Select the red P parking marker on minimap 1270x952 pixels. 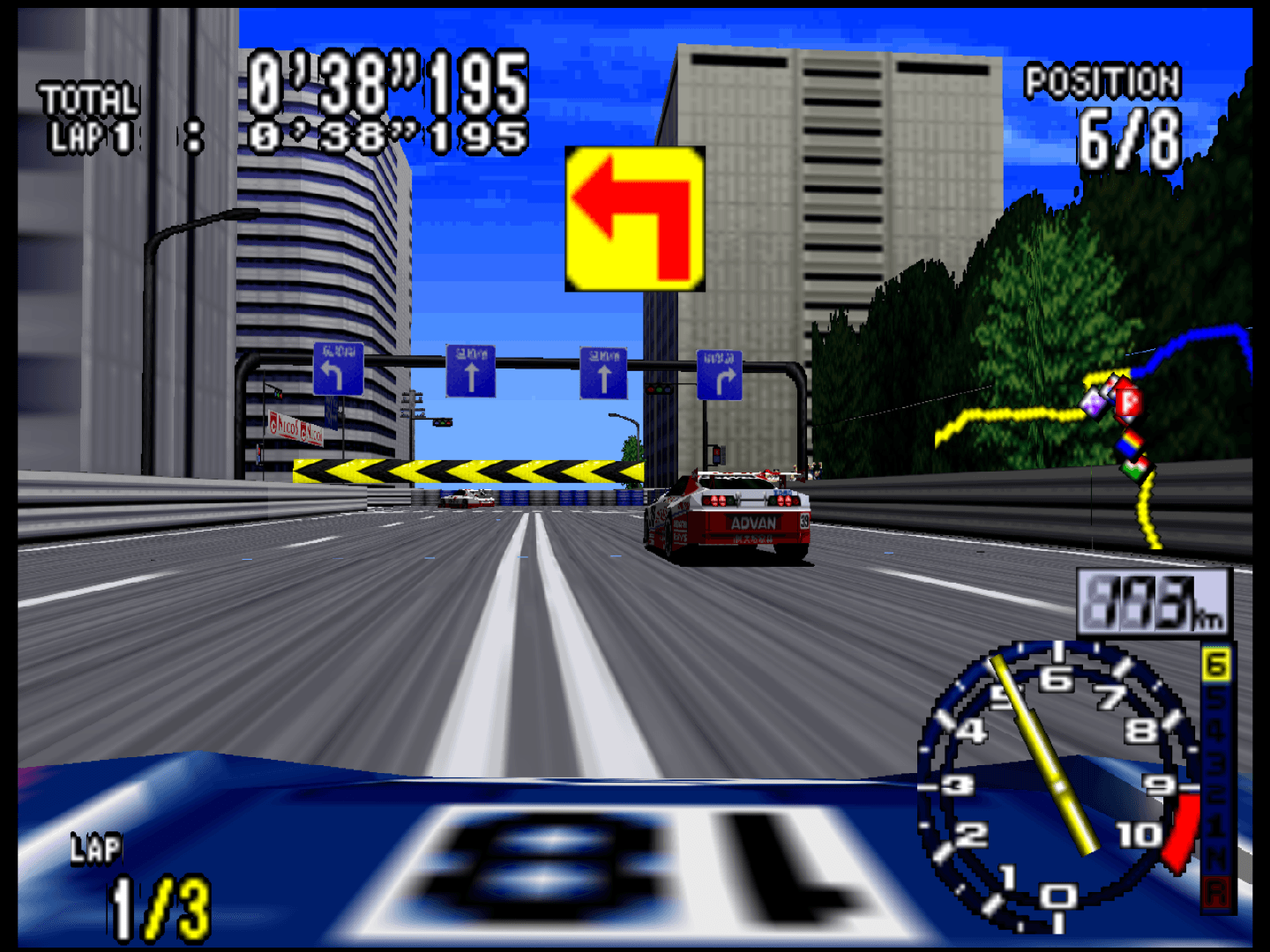pos(1130,400)
